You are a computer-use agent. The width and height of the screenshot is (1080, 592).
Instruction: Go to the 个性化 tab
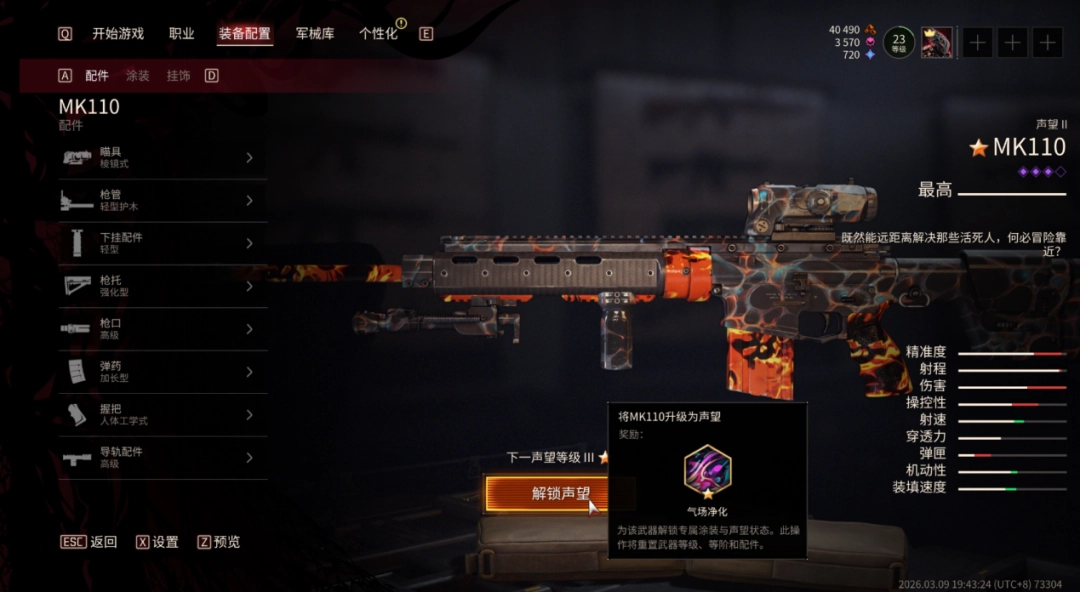coord(378,34)
